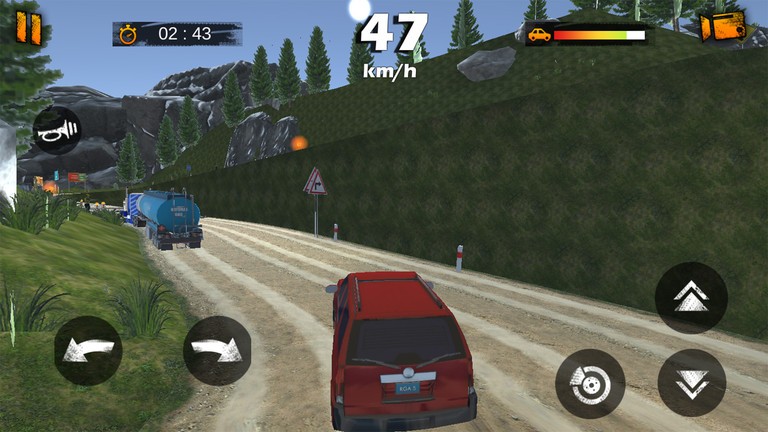The height and width of the screenshot is (432, 768).
Task: Reverse using the down-arrows button
Action: pos(691,383)
